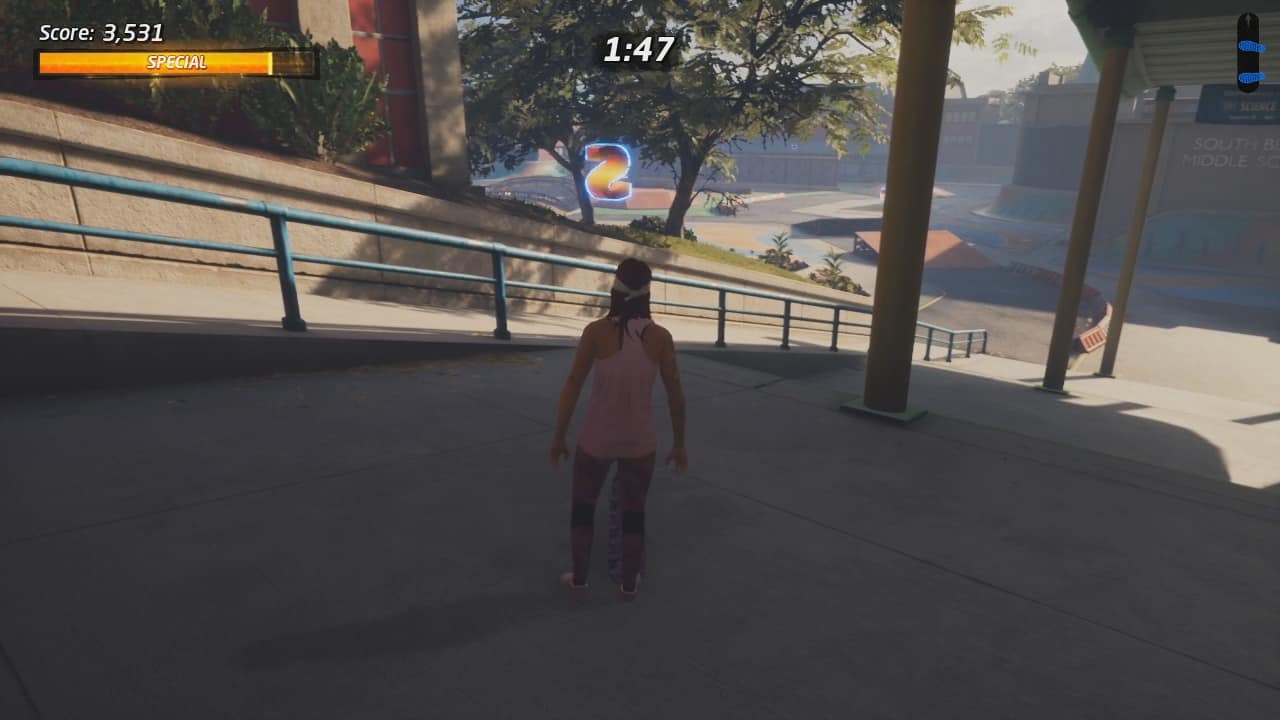Click the skateboard deck icon top right
This screenshot has width=1280, height=720.
point(1248,50)
